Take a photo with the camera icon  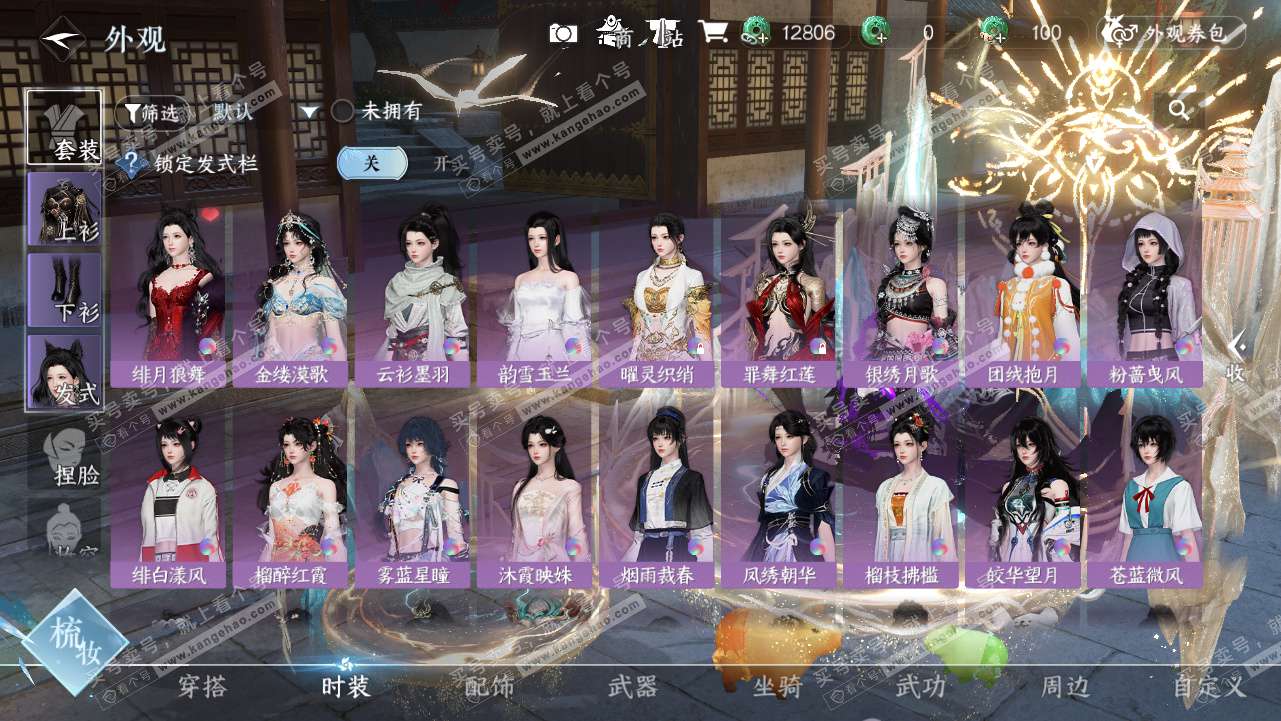[x=564, y=33]
